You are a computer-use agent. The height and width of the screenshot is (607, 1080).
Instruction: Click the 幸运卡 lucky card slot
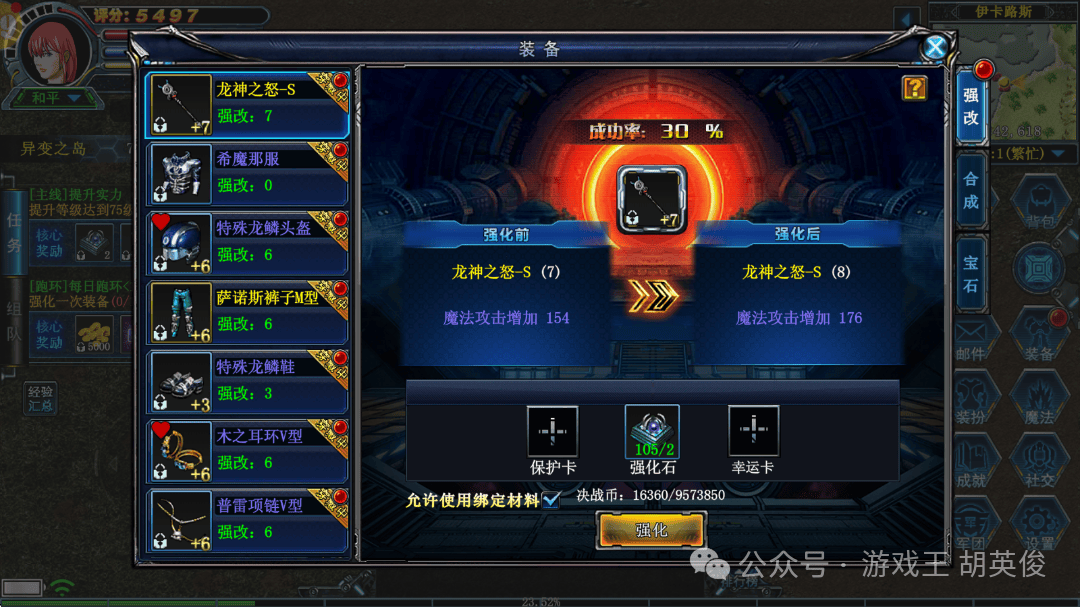(753, 431)
